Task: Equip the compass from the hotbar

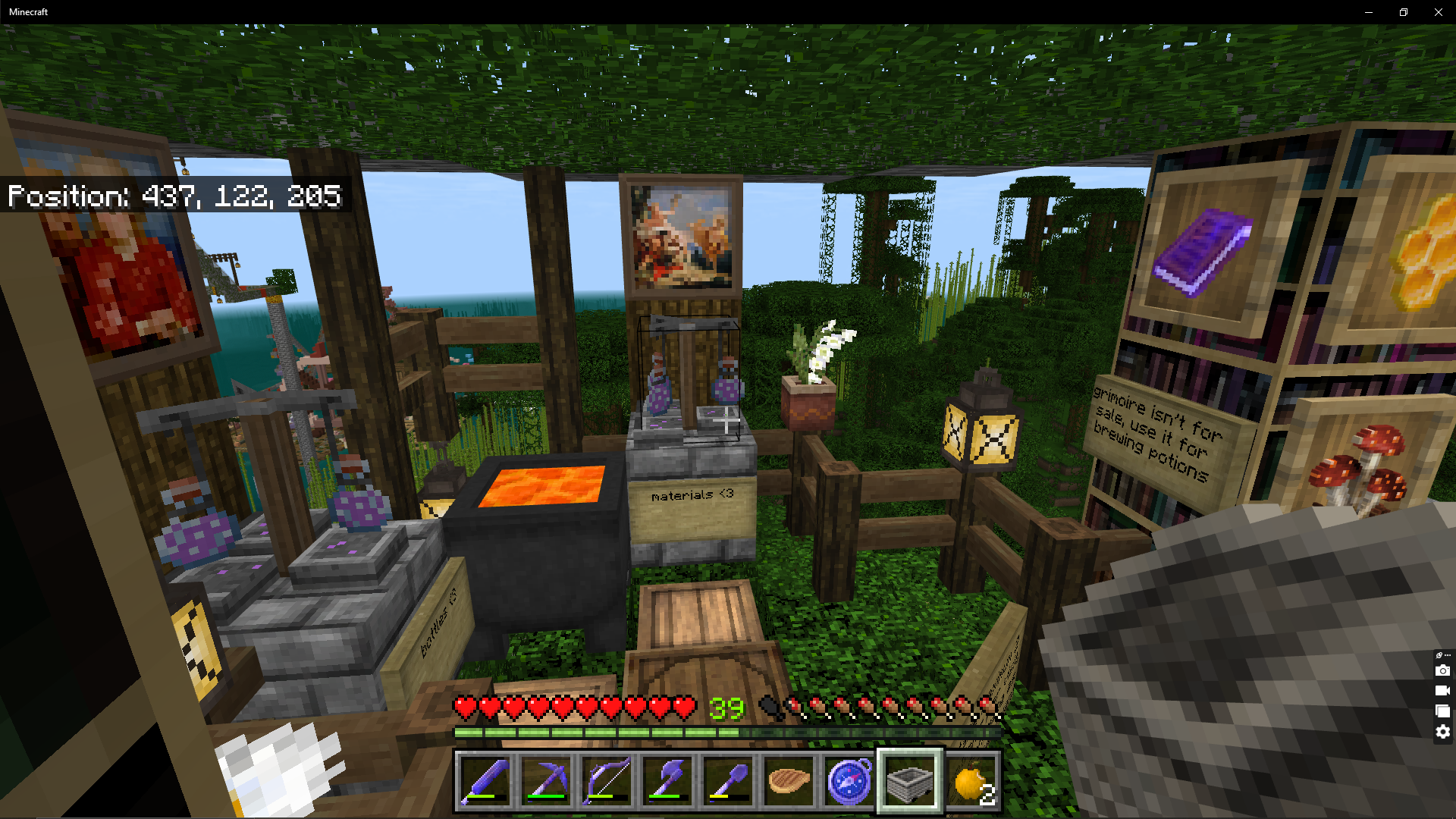Action: click(x=849, y=782)
